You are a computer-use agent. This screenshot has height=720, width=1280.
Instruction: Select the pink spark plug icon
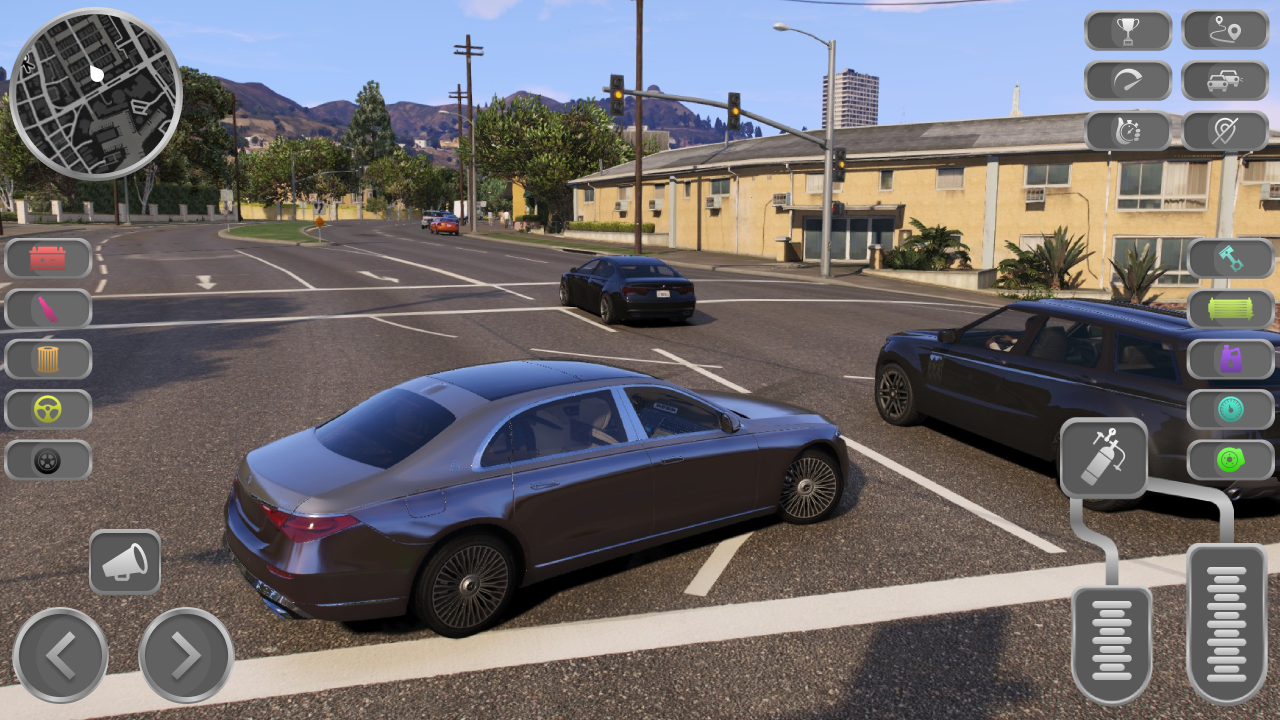pyautogui.click(x=47, y=309)
